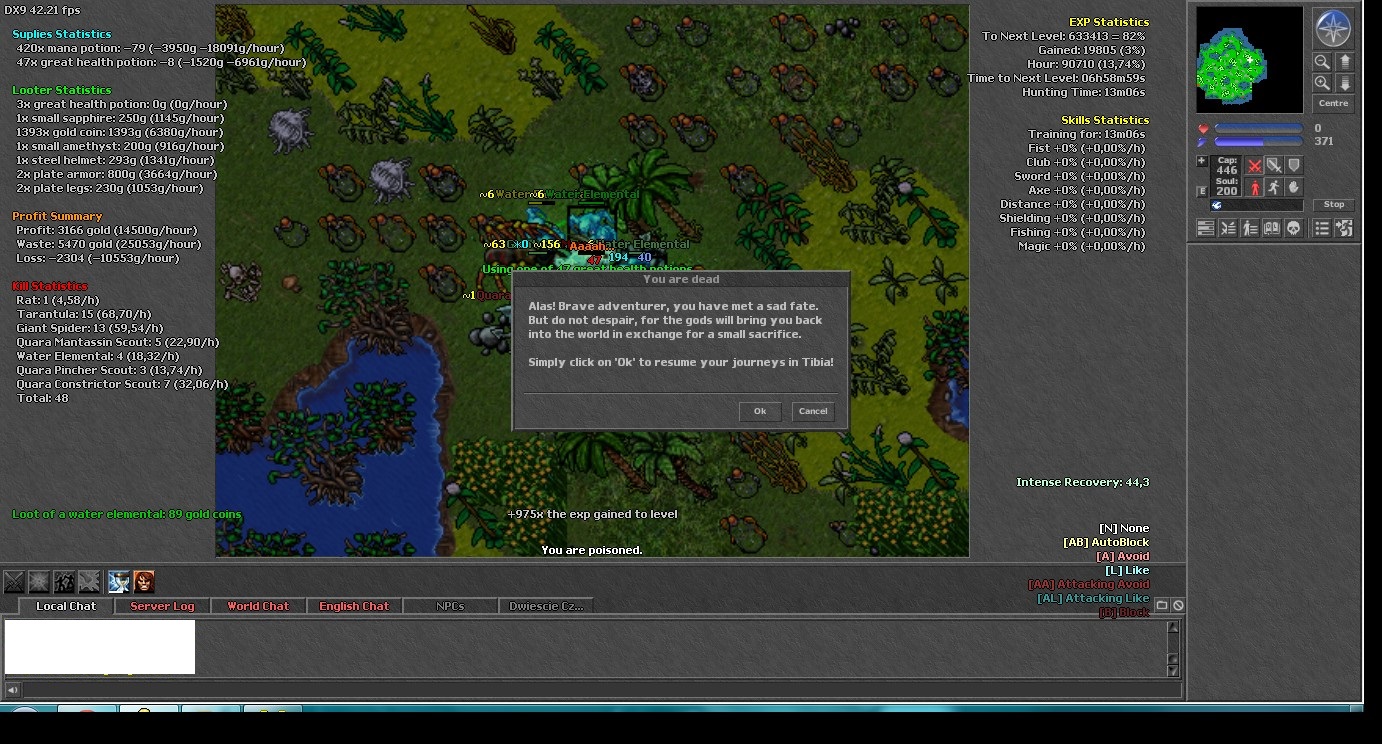Image resolution: width=1382 pixels, height=744 pixels.
Task: Click the ignore button beside the chat tabs
Action: click(1178, 605)
